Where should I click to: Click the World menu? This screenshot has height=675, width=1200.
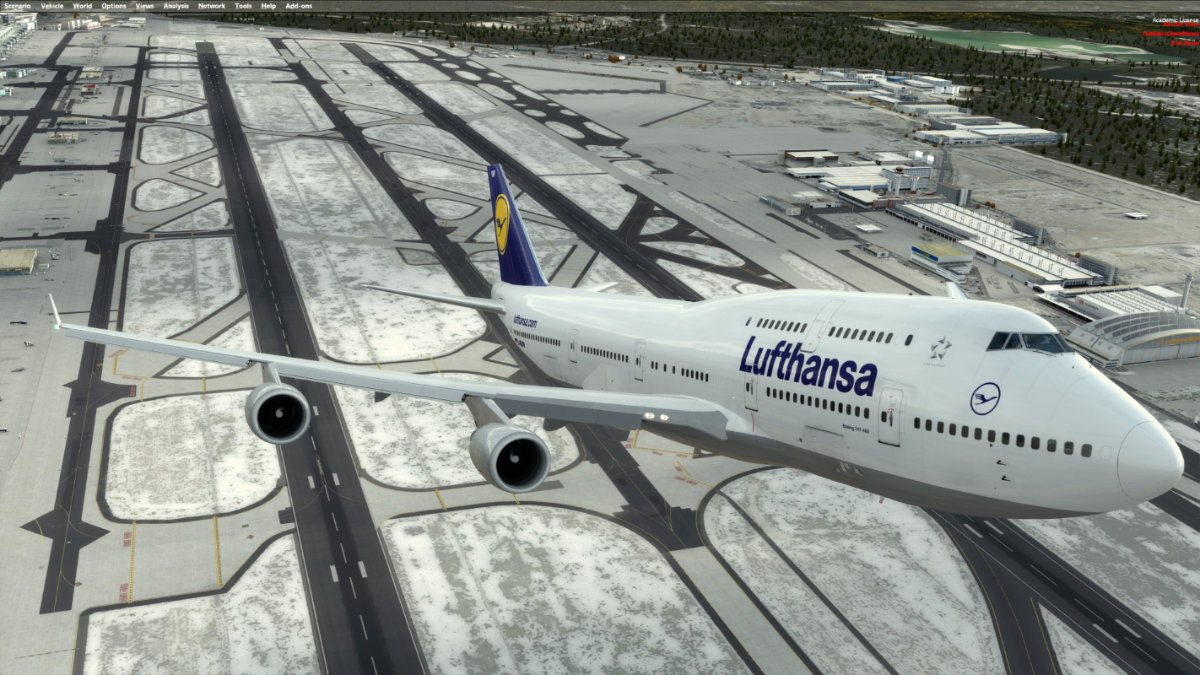82,6
